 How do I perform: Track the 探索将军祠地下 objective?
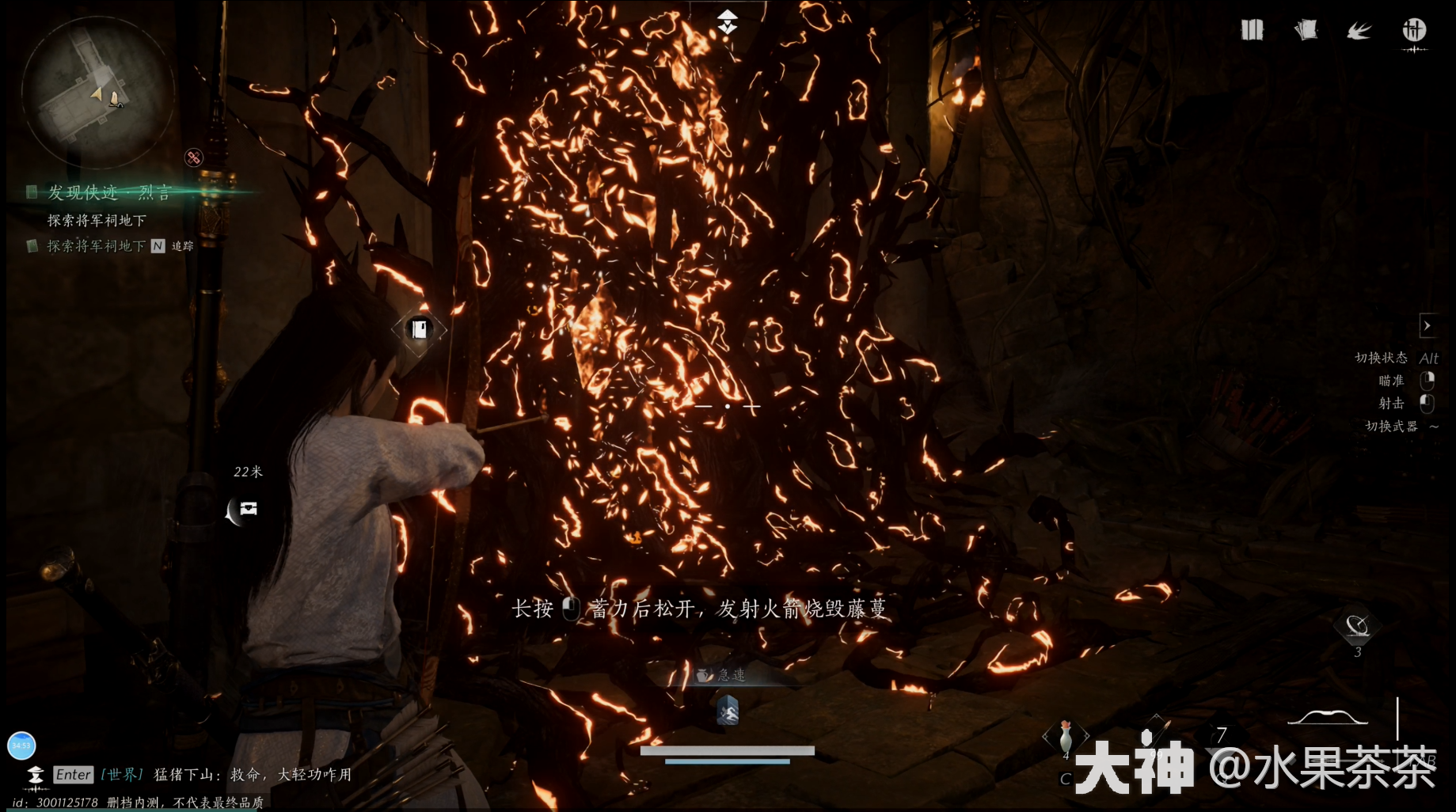point(96,246)
